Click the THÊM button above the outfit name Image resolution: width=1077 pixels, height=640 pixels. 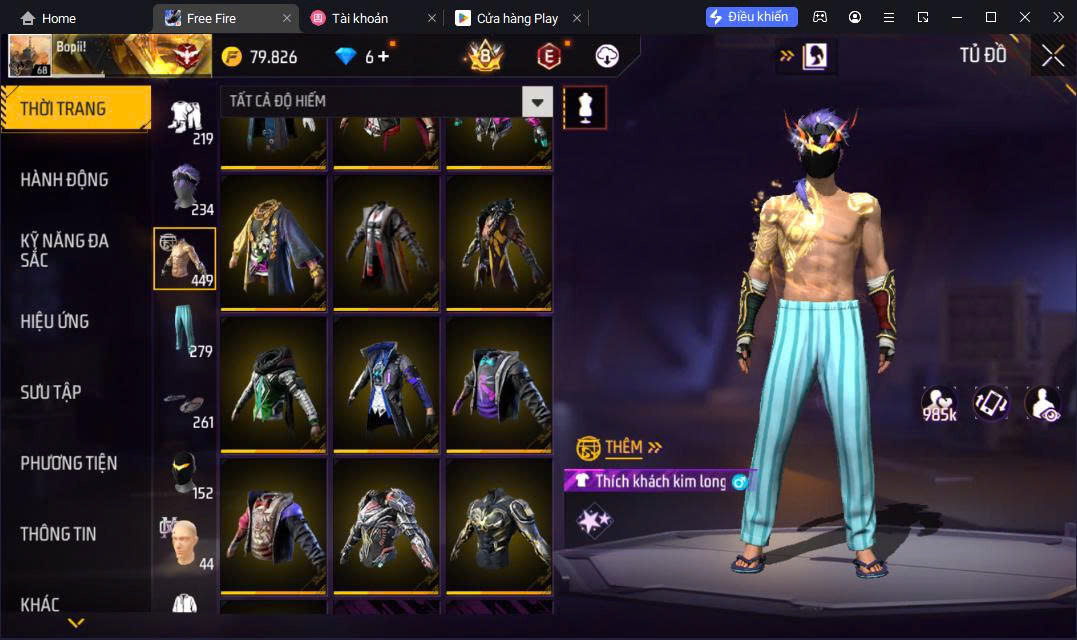(x=620, y=447)
